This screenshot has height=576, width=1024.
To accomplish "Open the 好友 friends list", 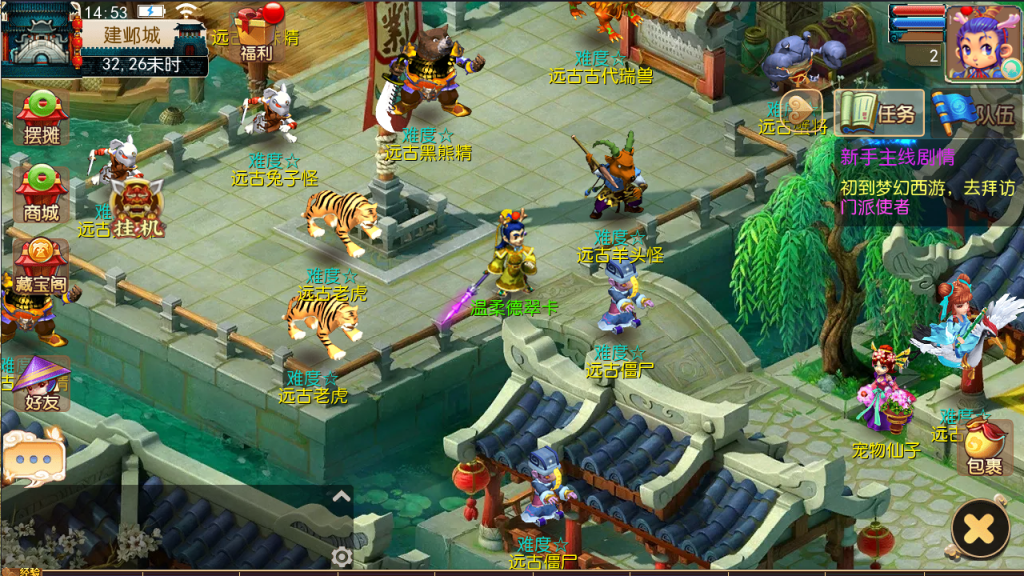I will [x=41, y=383].
